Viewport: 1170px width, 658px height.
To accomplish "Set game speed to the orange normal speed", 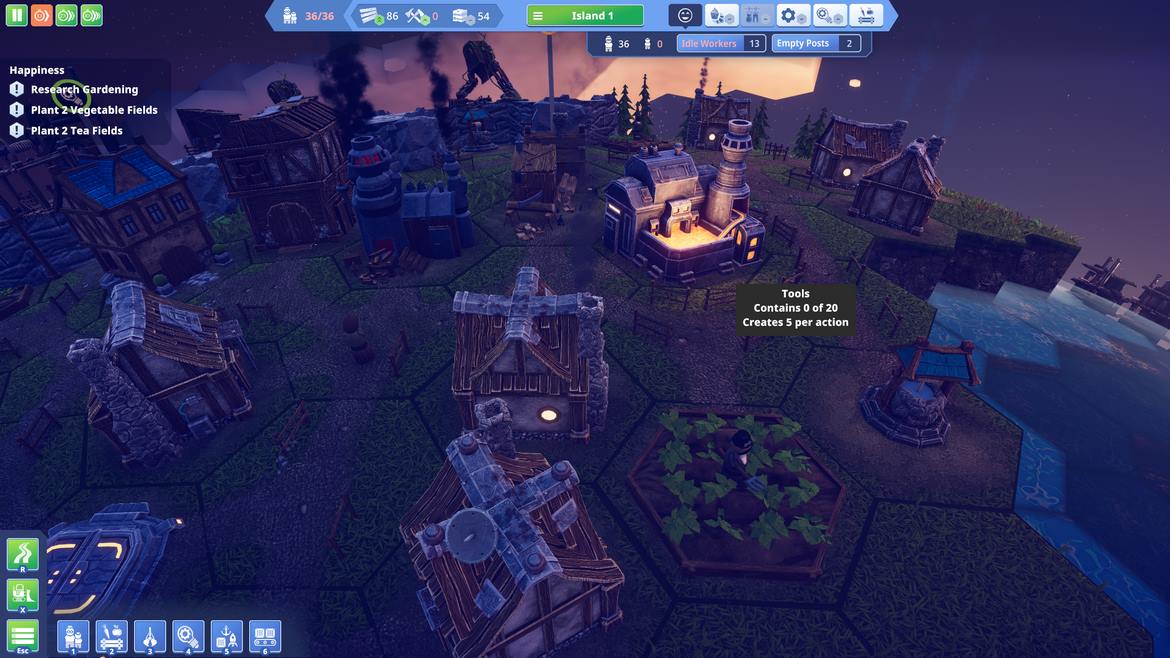I will pos(42,16).
